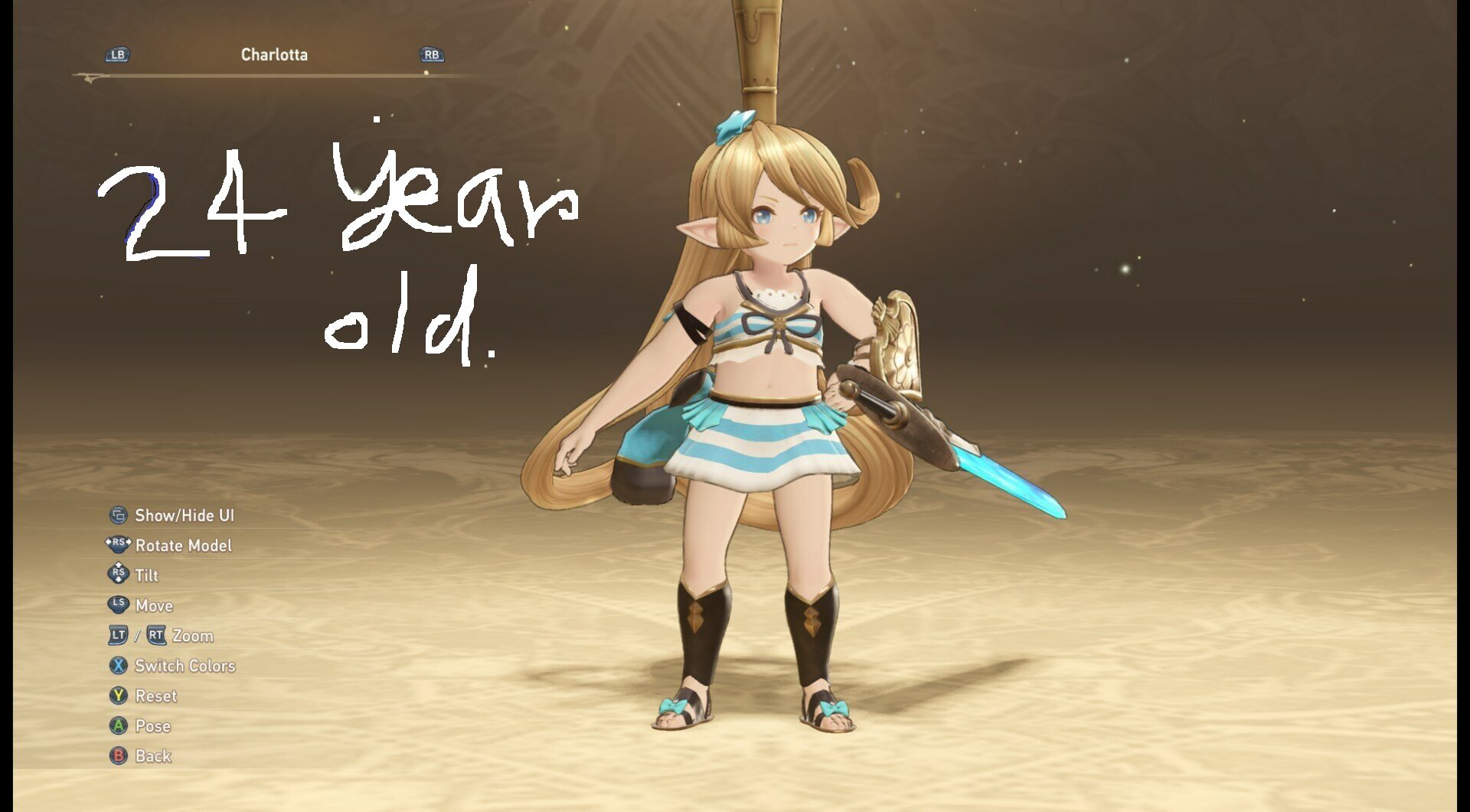Viewport: 1470px width, 812px height.
Task: Select the Charlotta character name header
Action: pos(274,55)
